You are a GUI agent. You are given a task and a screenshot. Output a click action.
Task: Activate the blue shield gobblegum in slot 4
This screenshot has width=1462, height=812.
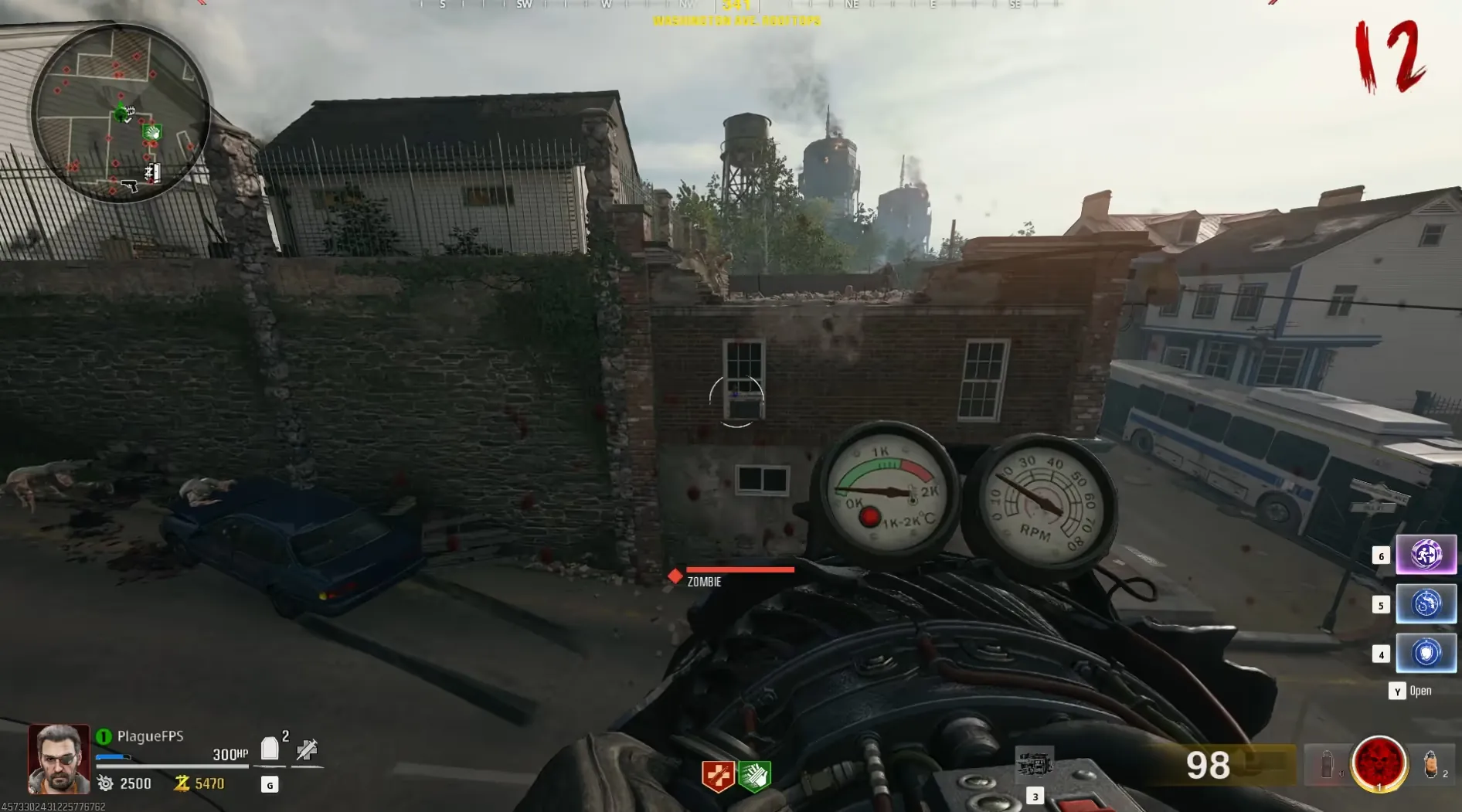coord(1426,654)
